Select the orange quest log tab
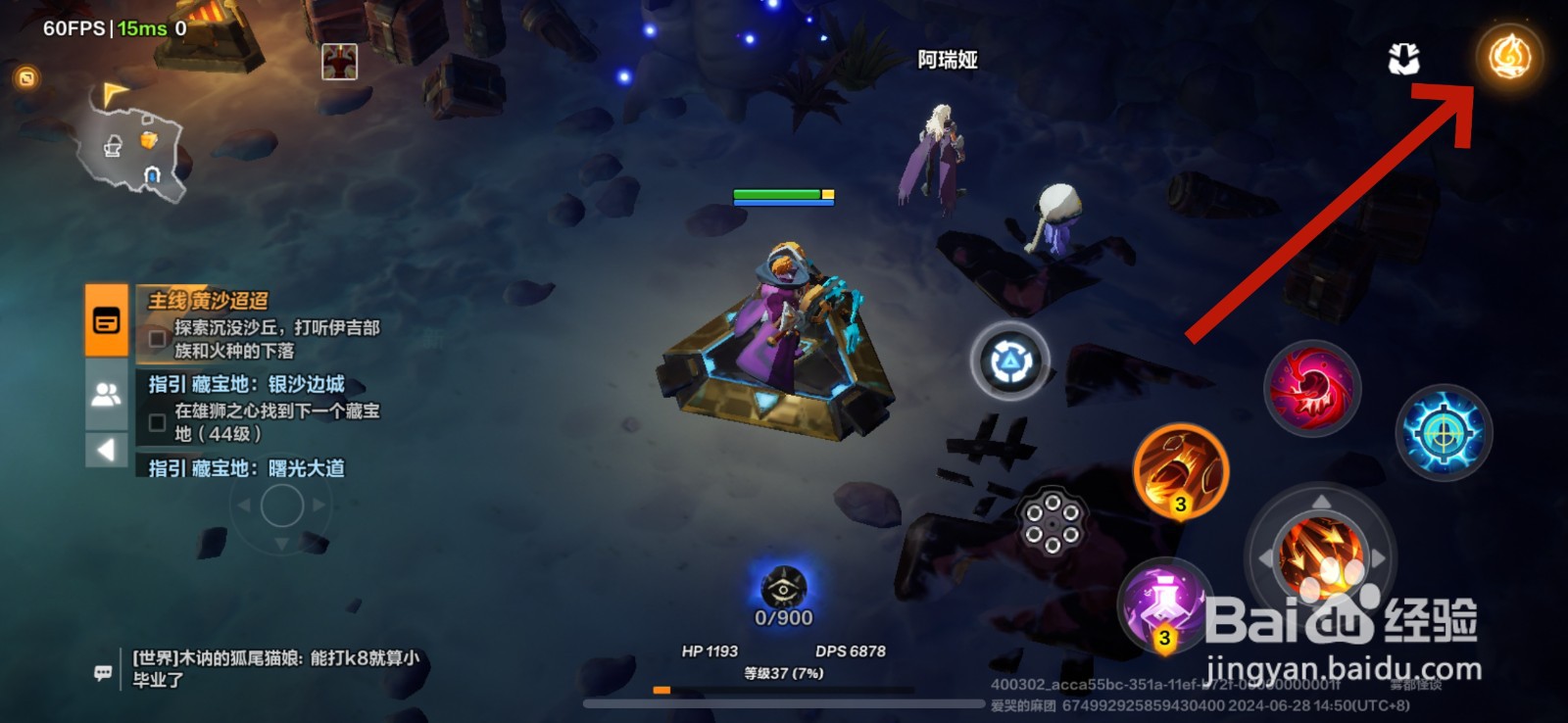This screenshot has width=1568, height=723. point(106,320)
